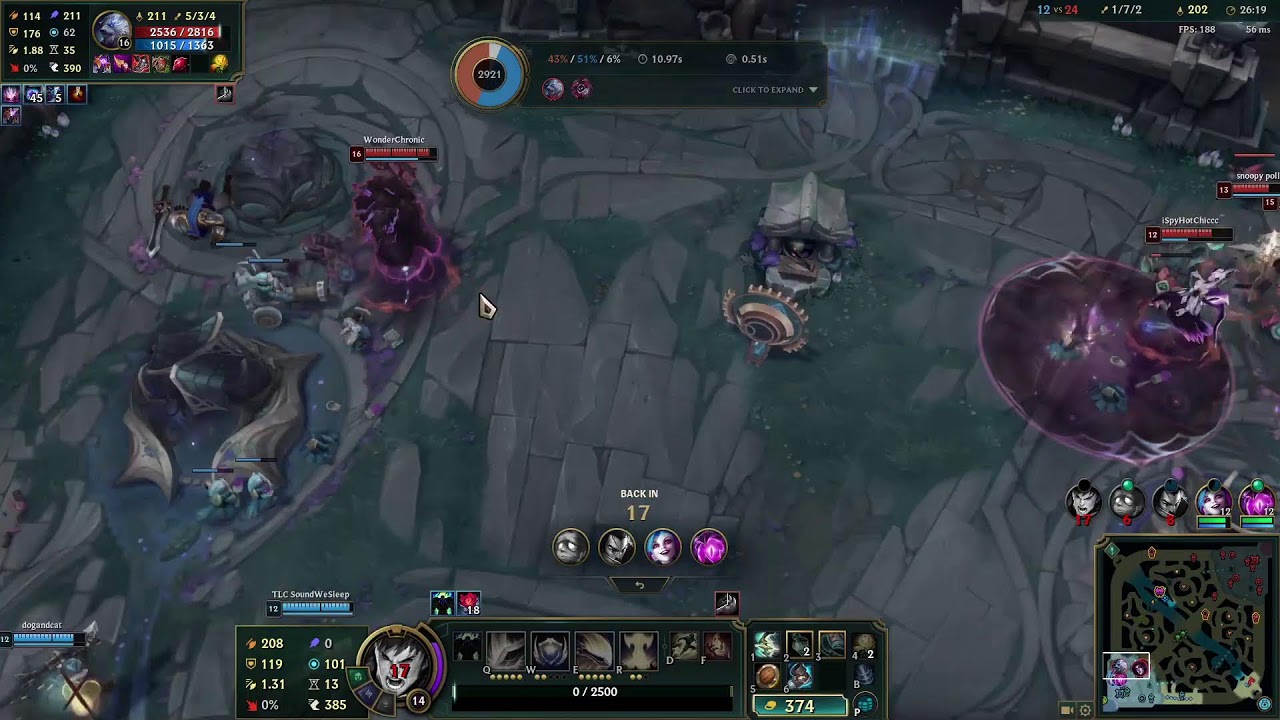The width and height of the screenshot is (1280, 720).
Task: Activate the E ability icon
Action: click(x=594, y=651)
